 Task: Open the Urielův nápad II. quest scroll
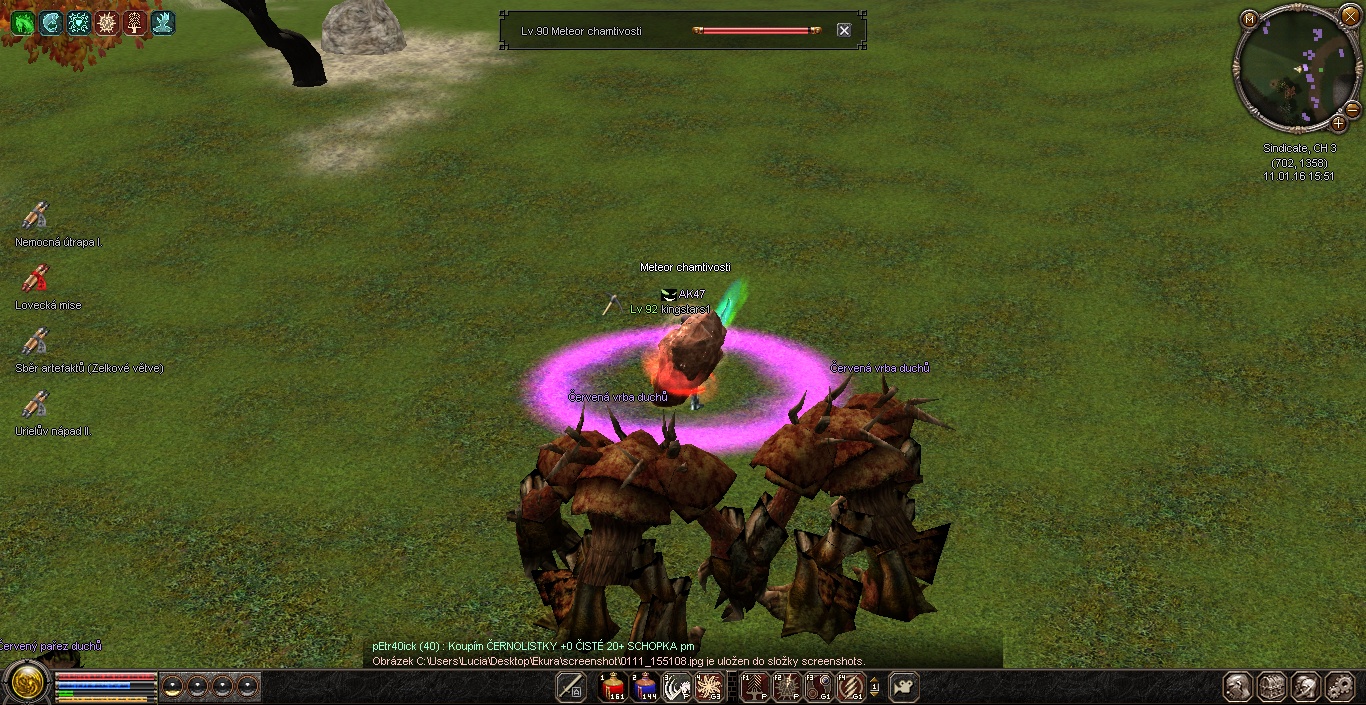pos(36,405)
